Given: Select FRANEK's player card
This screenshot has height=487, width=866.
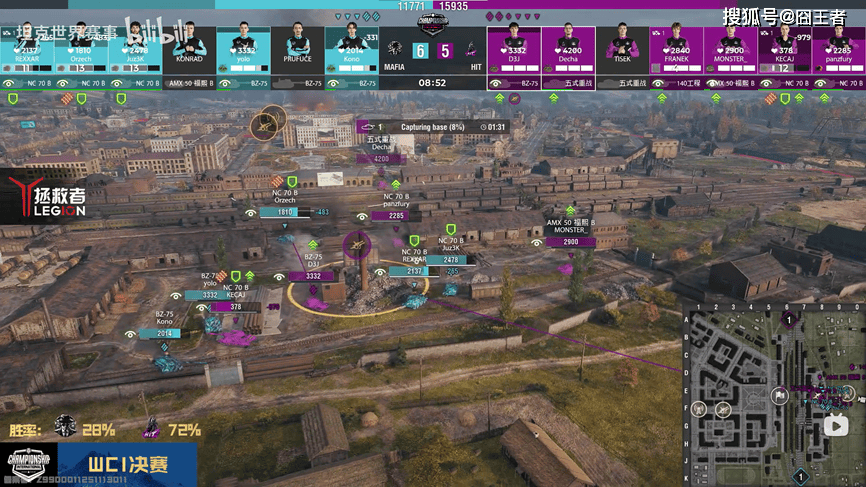Looking at the screenshot, I should [676, 46].
